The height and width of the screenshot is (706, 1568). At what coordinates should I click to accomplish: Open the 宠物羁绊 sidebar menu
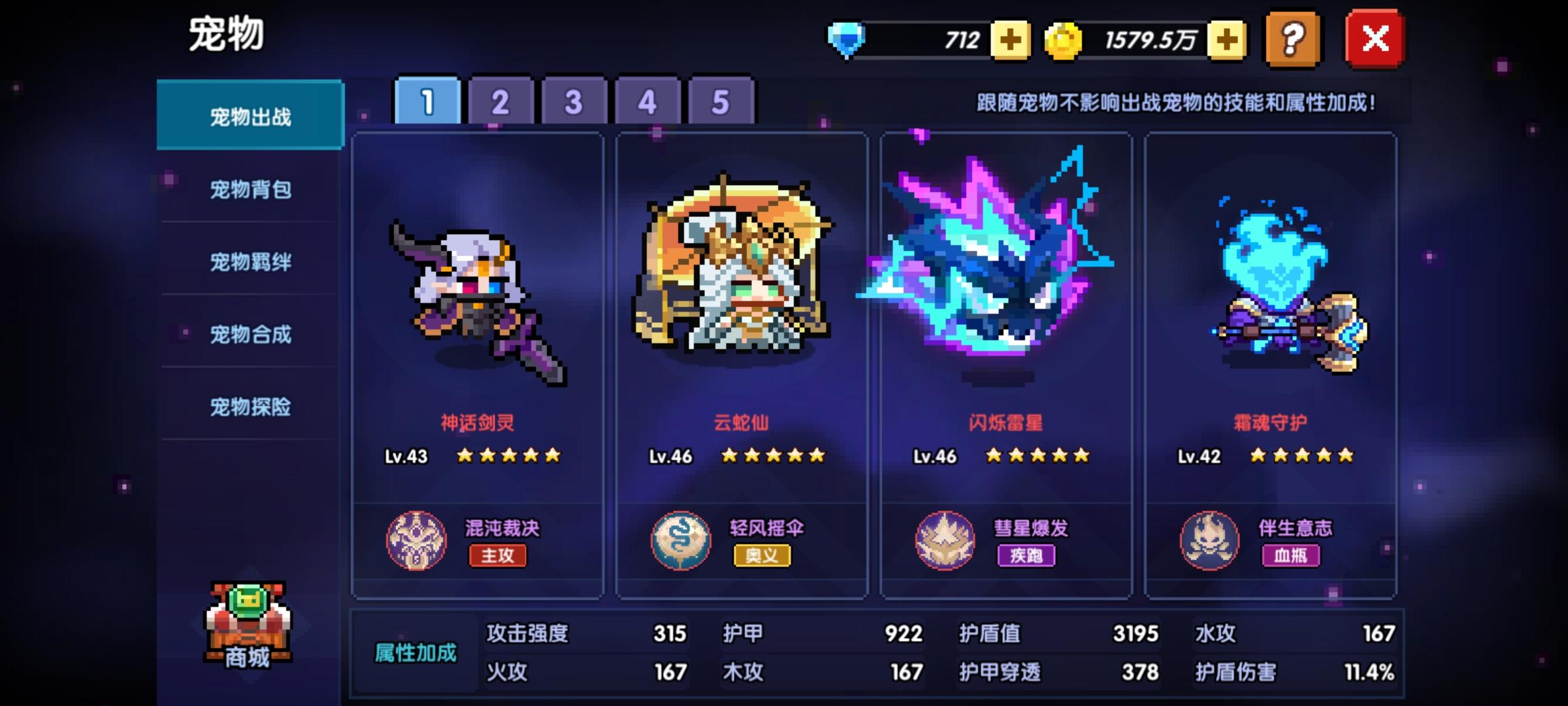tap(250, 263)
